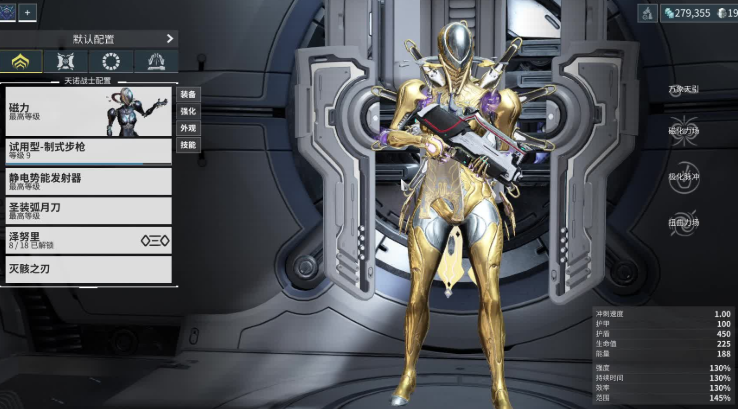Screen dimensions: 738x409
Task: Click the 装备 equip button
Action: click(188, 94)
